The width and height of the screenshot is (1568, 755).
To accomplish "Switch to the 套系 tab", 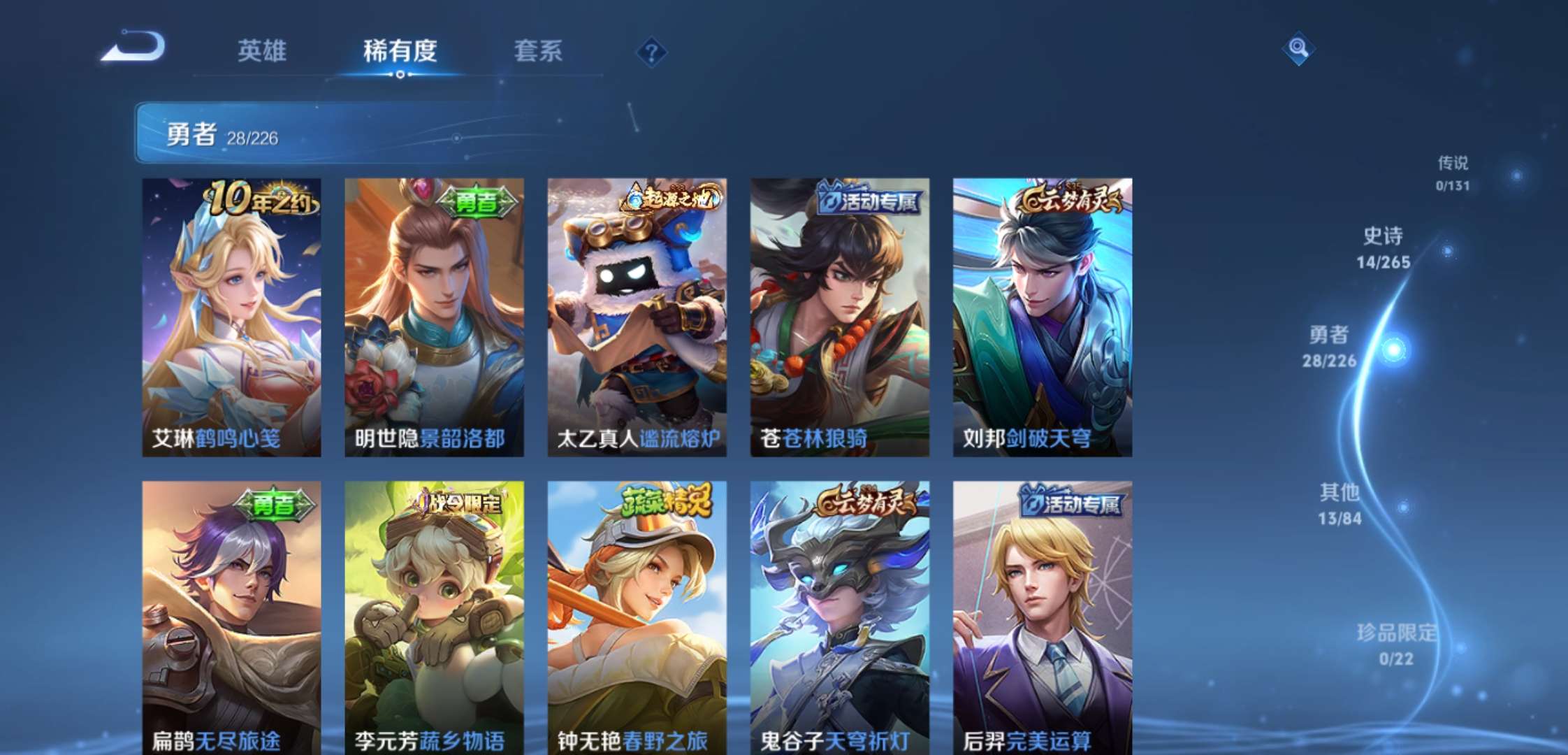I will 539,52.
